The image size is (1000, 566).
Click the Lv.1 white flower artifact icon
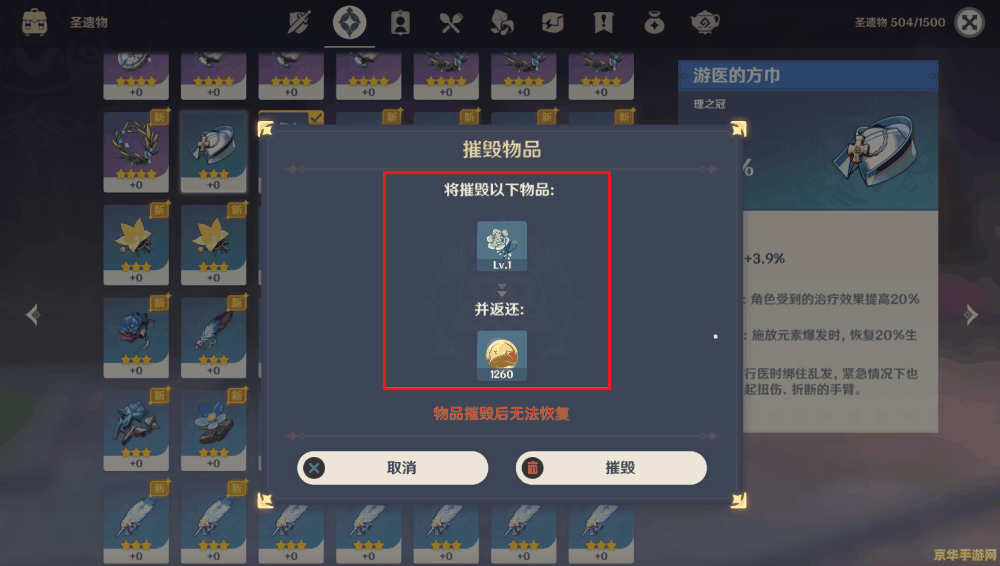coord(502,246)
